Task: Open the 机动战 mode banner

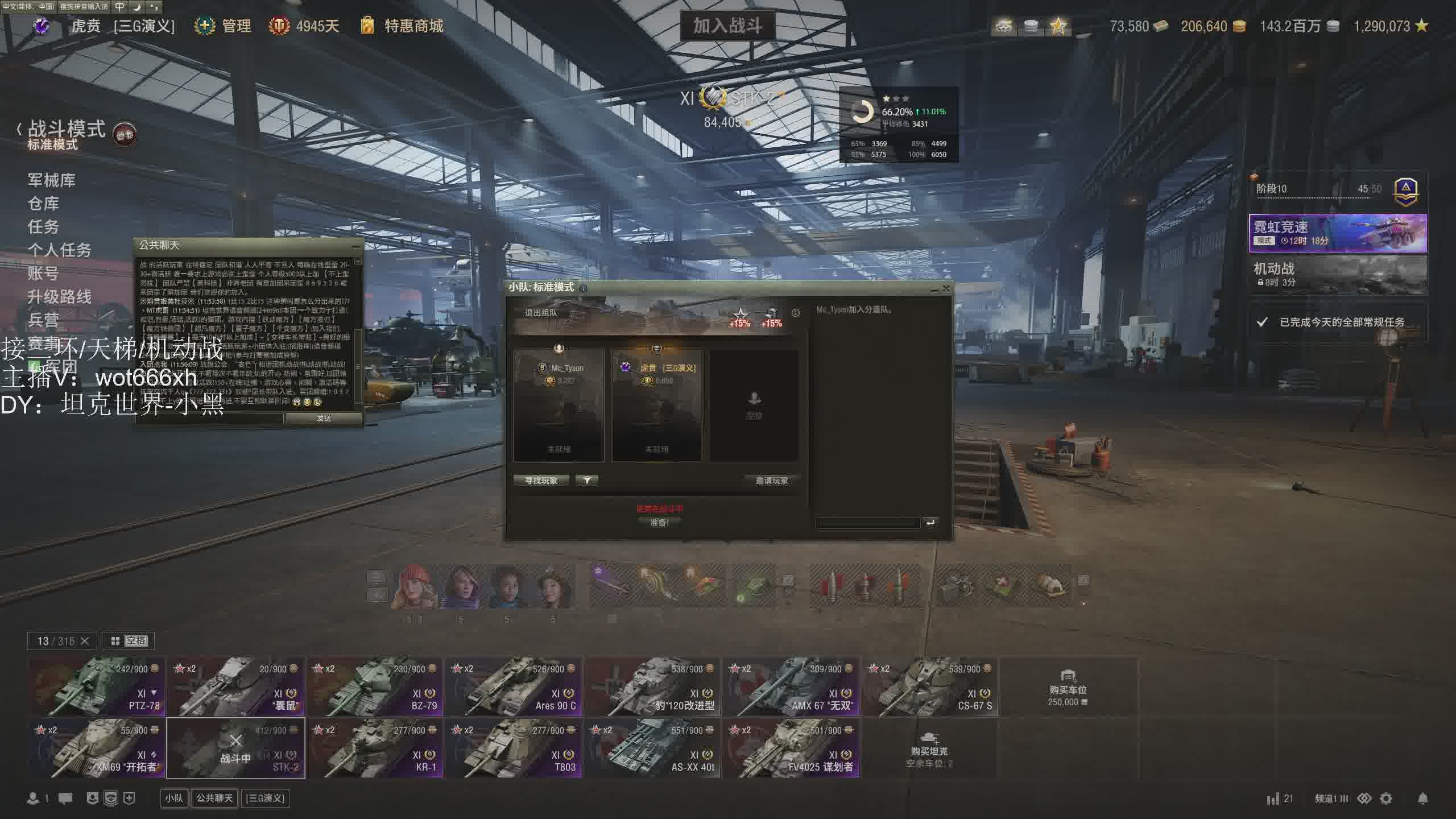Action: (x=1337, y=274)
